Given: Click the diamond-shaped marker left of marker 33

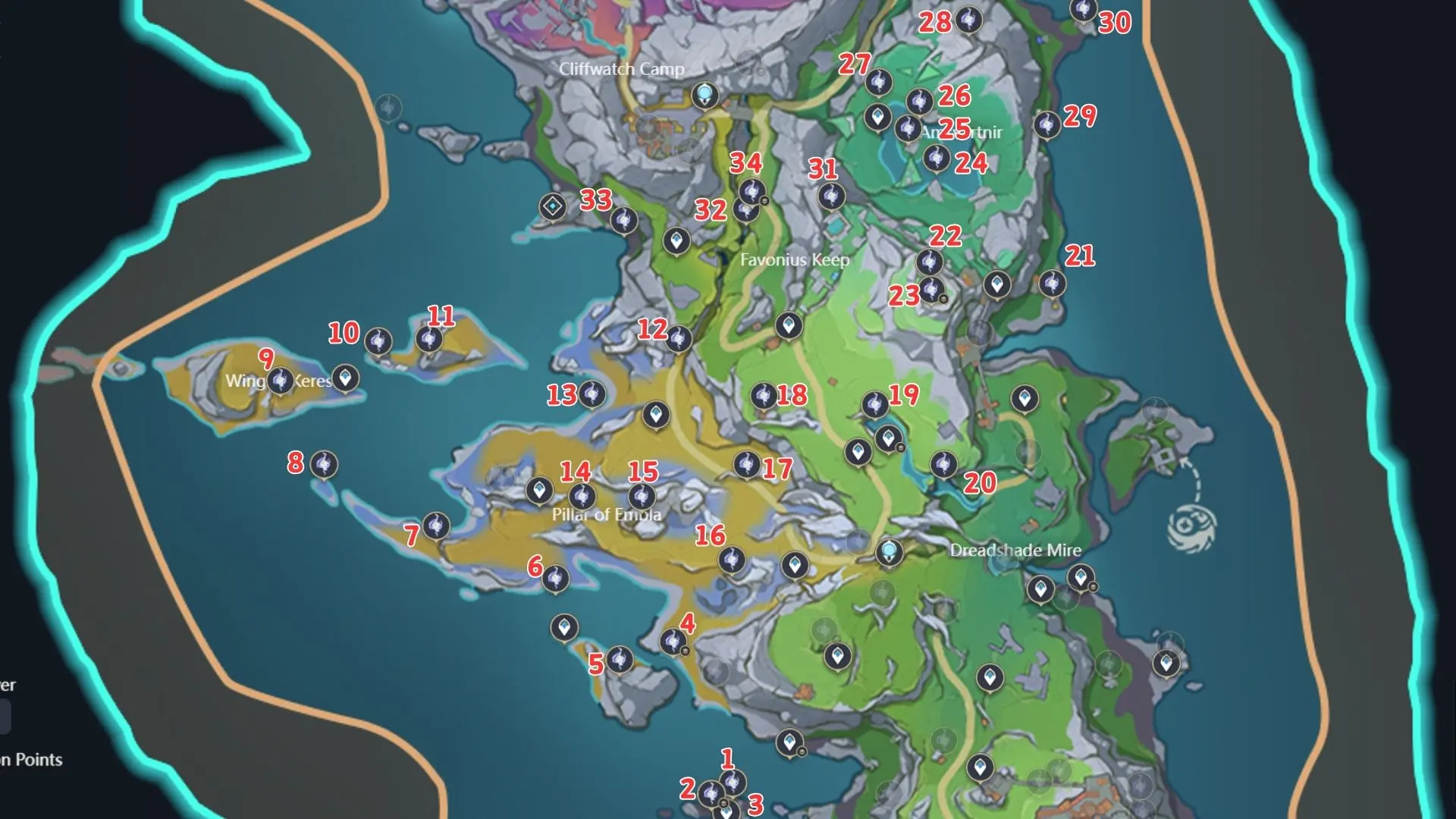Looking at the screenshot, I should pyautogui.click(x=553, y=206).
